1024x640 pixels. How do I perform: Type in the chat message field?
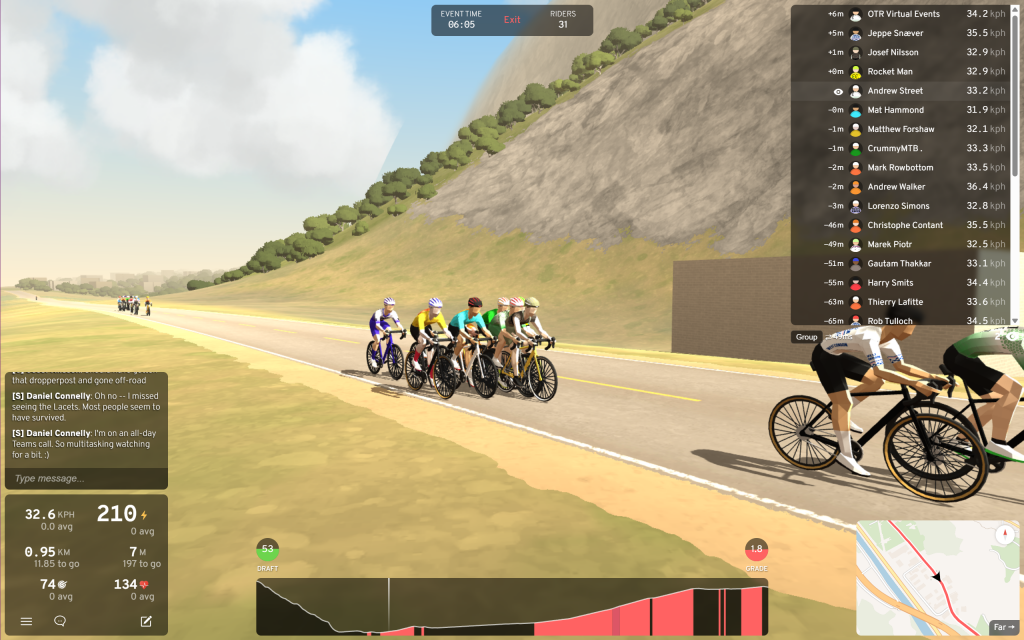pyautogui.click(x=86, y=479)
